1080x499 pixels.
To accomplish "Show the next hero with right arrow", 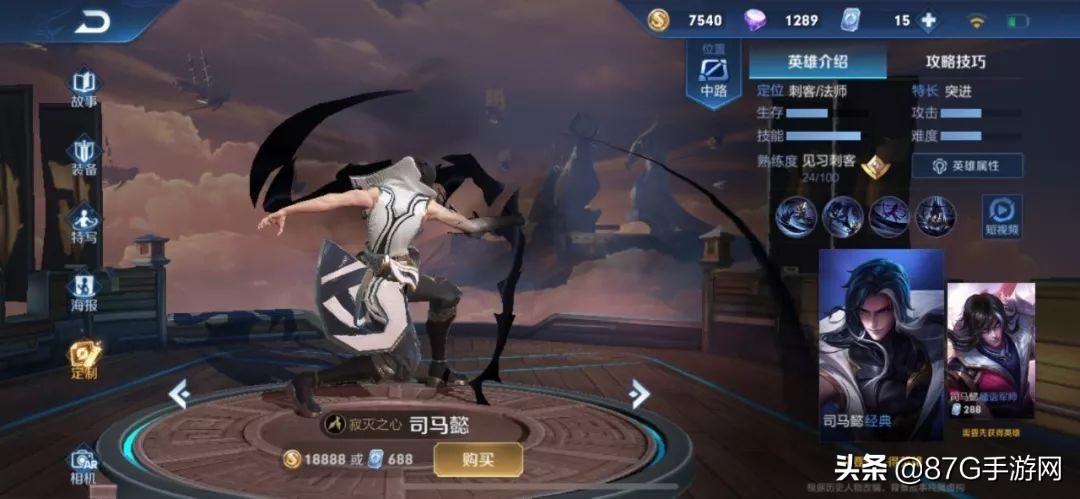I will (639, 395).
